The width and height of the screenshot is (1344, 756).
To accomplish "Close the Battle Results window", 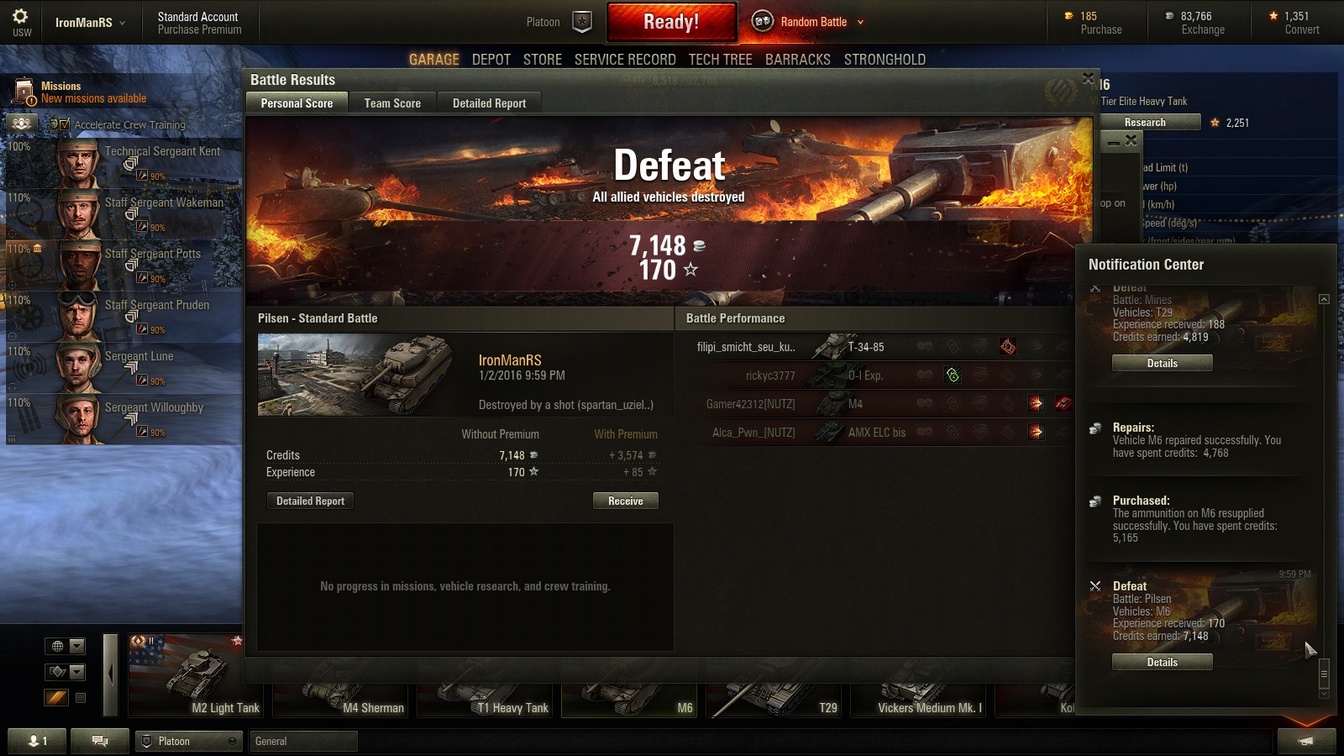I will [1088, 78].
